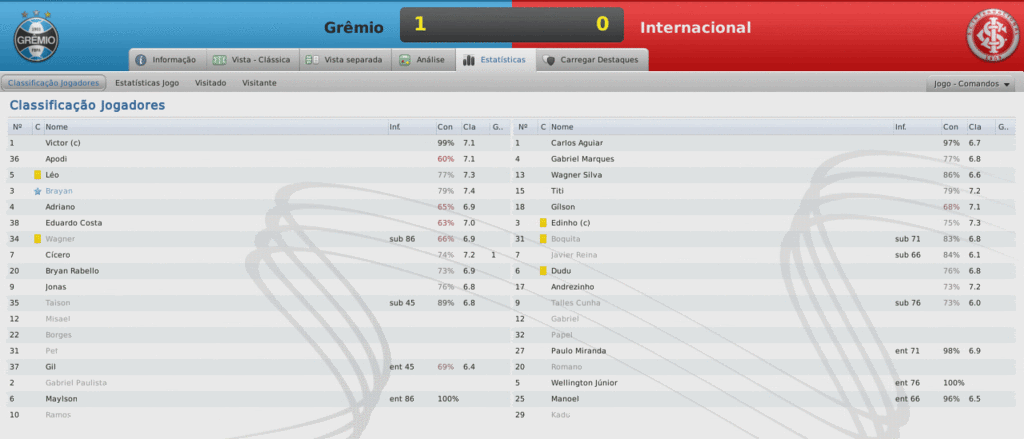The width and height of the screenshot is (1024, 439).
Task: Switch to Visitante sub-tab
Action: click(259, 83)
